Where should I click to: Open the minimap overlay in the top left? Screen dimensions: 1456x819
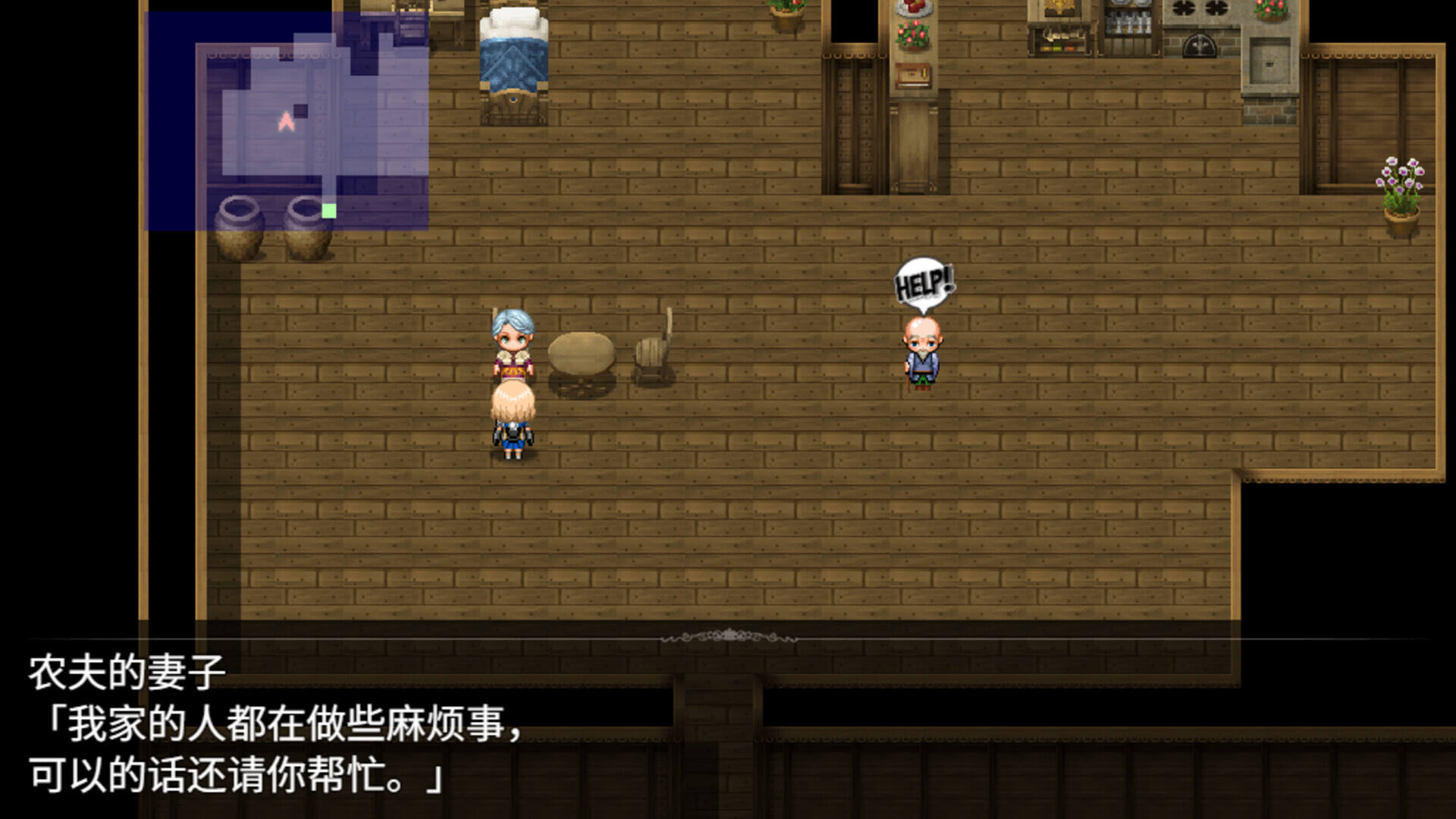tap(288, 114)
